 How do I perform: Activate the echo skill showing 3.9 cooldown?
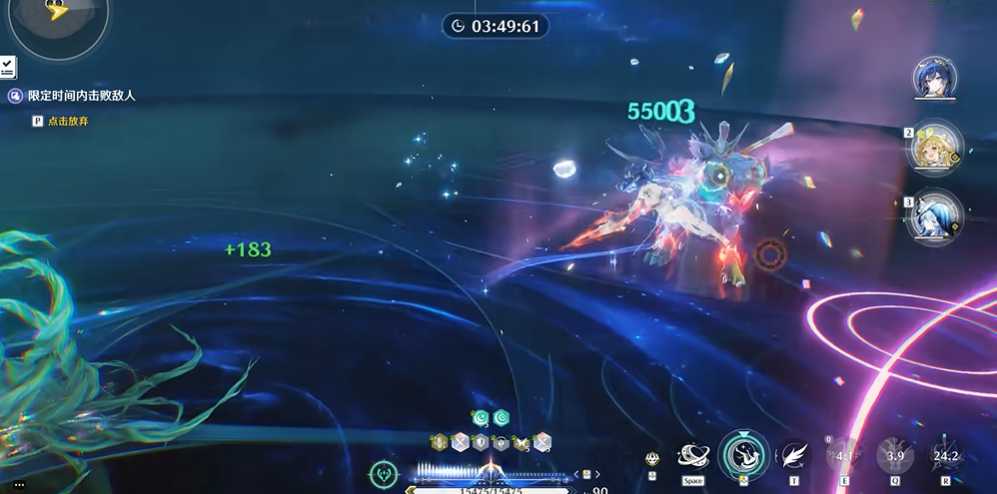[x=895, y=456]
